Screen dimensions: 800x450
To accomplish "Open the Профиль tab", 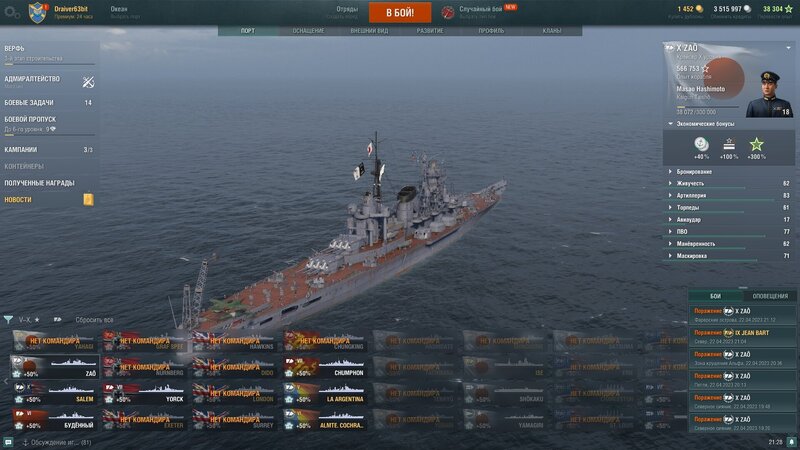I will 491,31.
